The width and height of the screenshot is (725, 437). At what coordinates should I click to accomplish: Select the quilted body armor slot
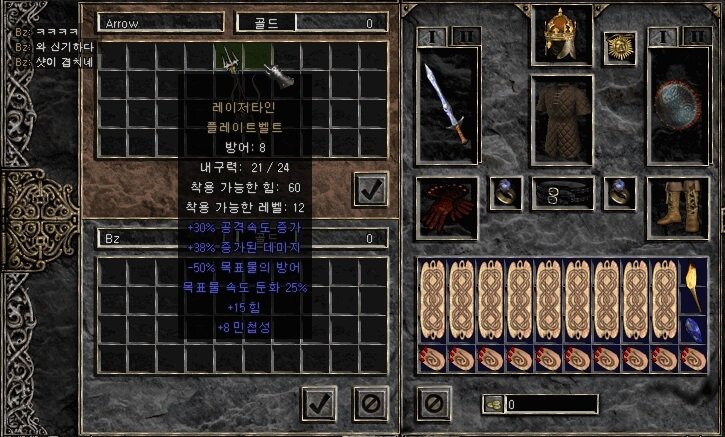(x=562, y=116)
